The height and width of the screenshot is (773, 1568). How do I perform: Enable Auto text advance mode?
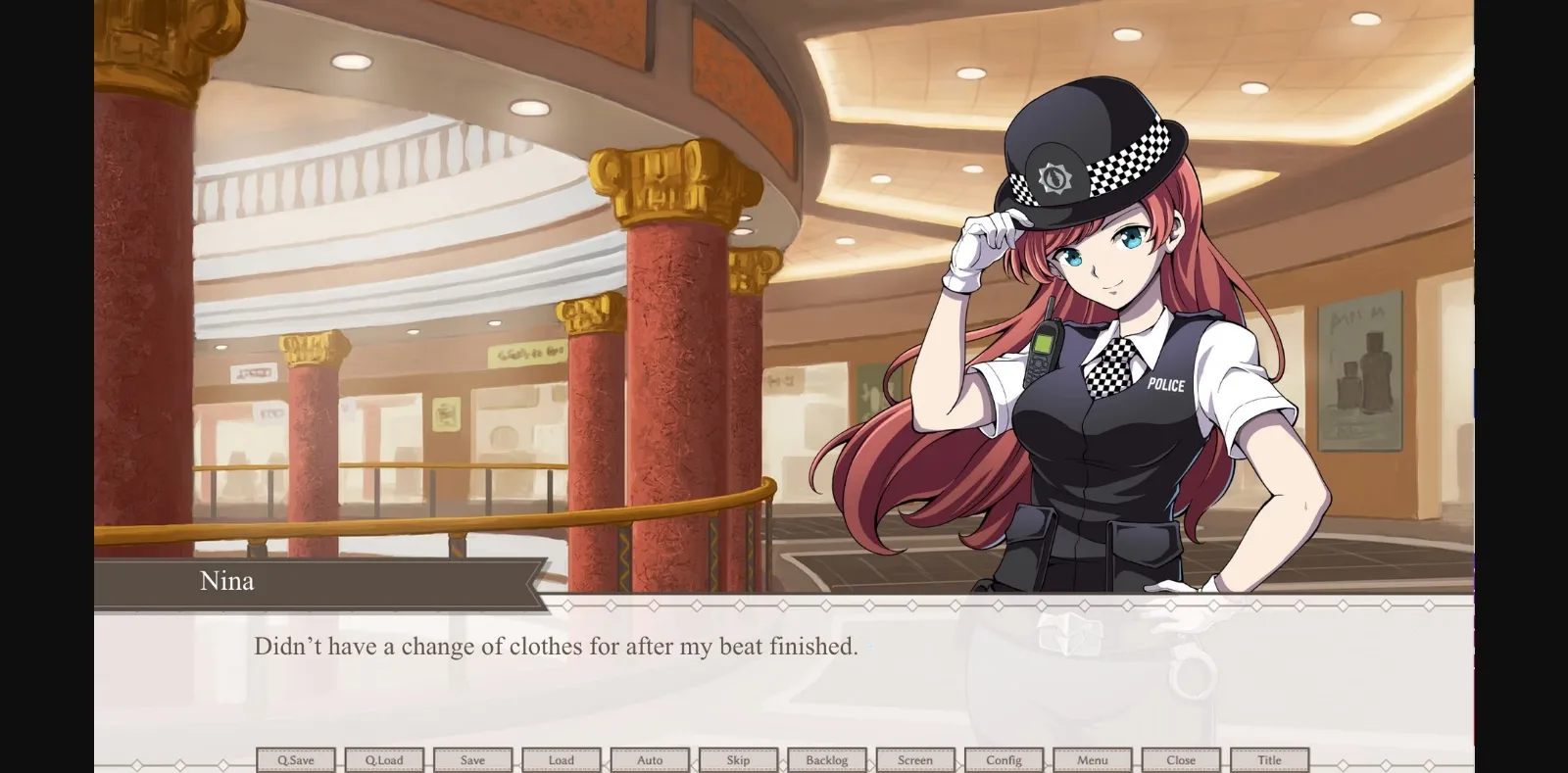click(650, 759)
